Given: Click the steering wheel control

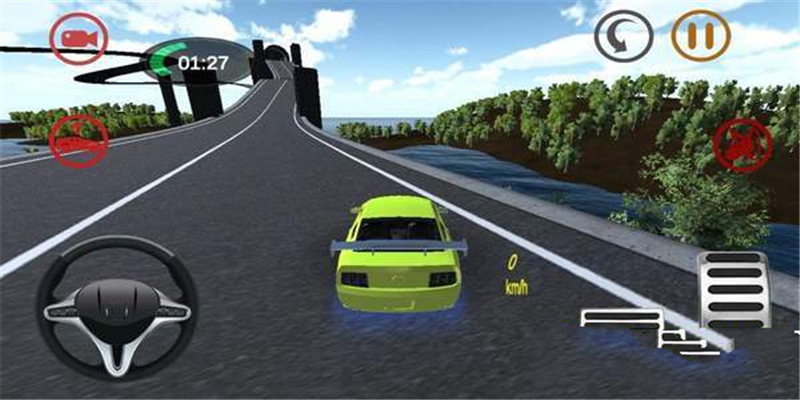Looking at the screenshot, I should (x=117, y=306).
